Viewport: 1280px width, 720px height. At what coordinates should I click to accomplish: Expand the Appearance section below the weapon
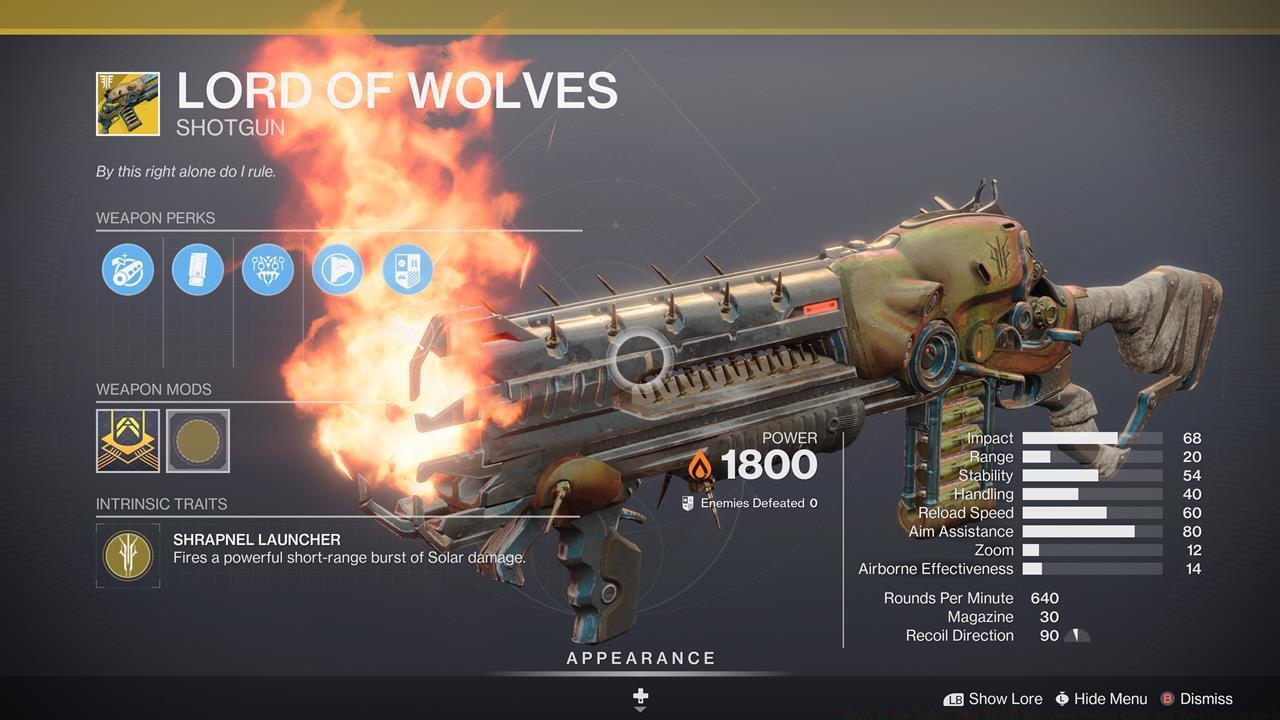pos(640,658)
